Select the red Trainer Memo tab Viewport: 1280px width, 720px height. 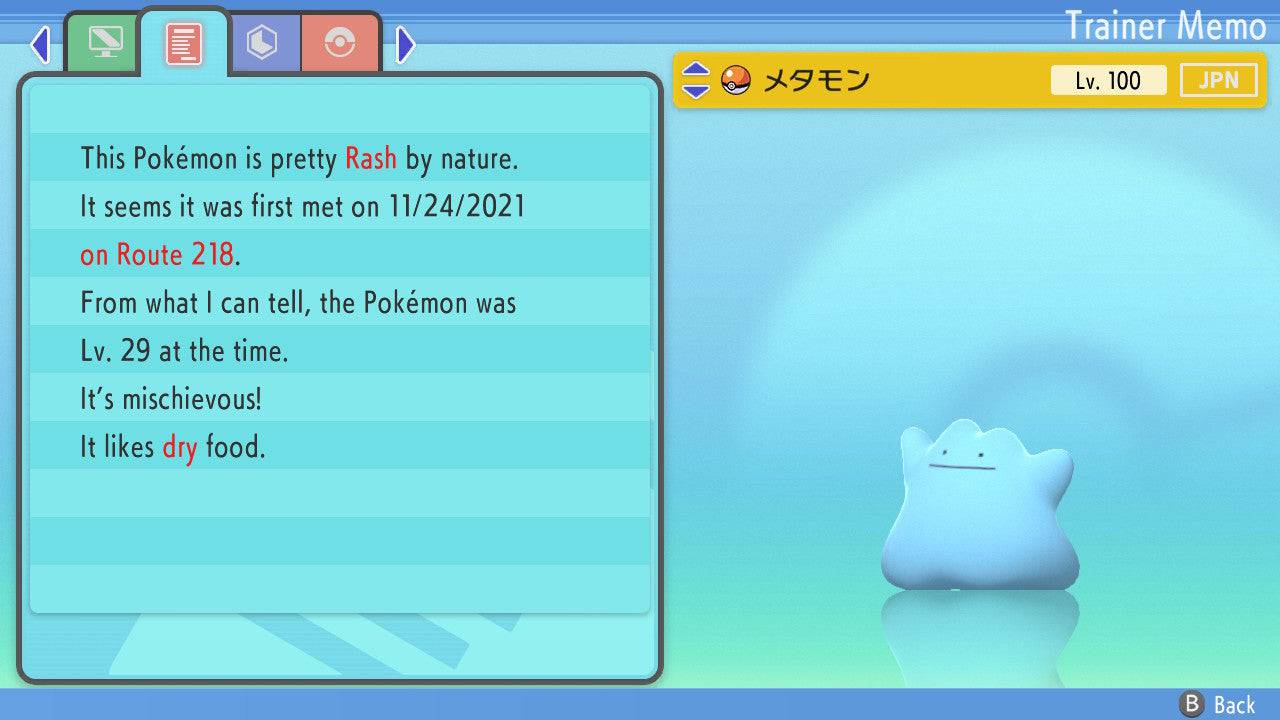click(x=184, y=43)
